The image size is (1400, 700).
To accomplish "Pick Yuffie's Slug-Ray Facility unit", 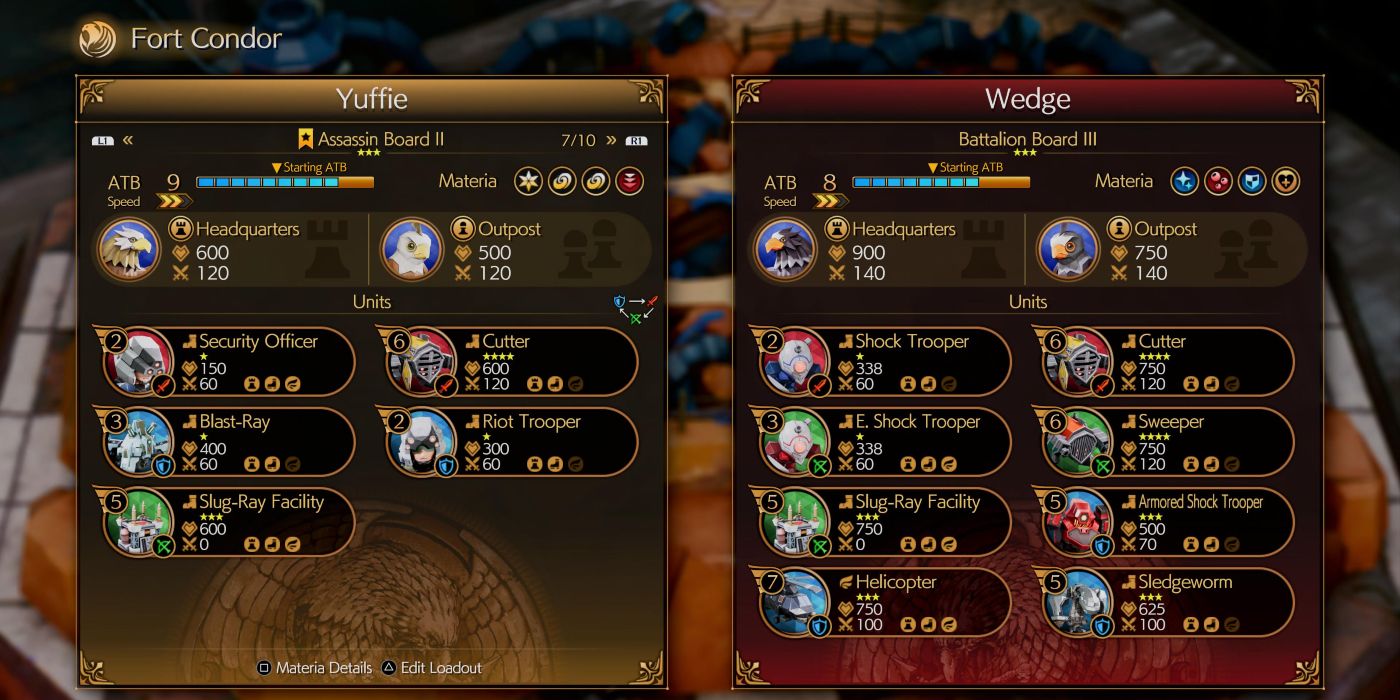I will (230, 522).
